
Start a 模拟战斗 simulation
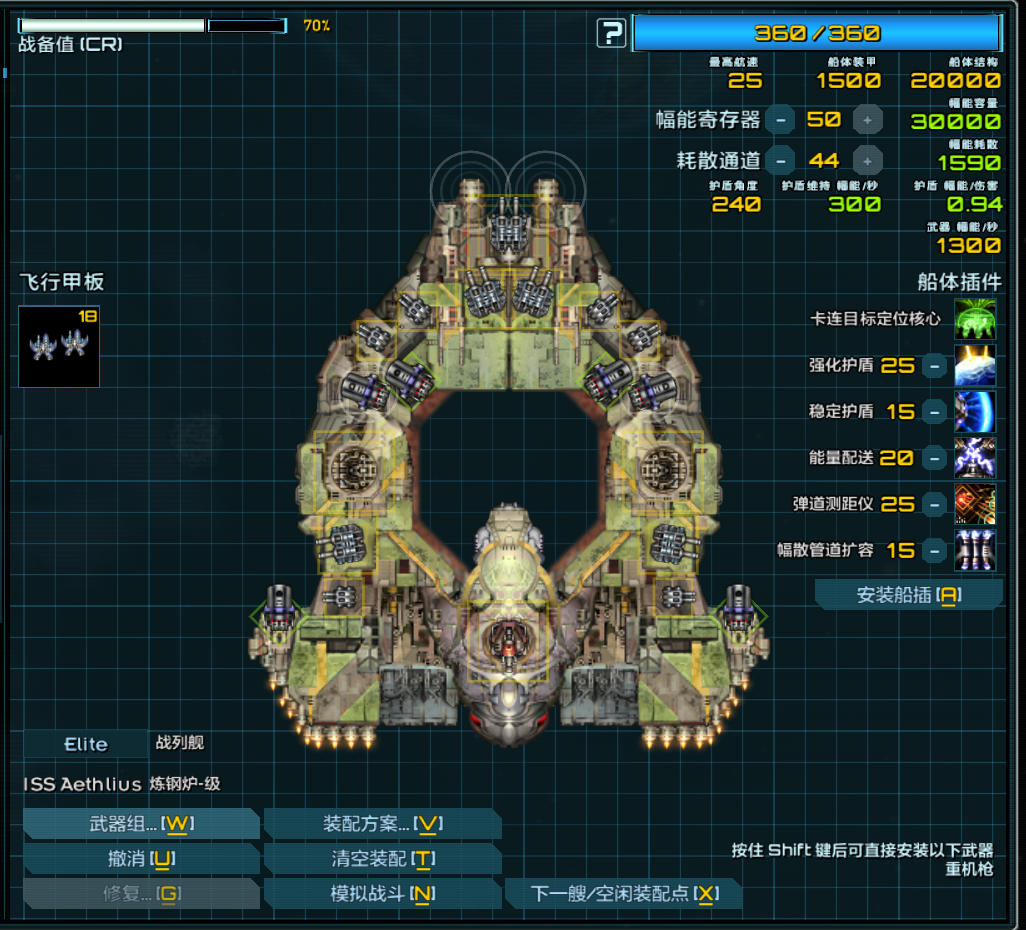tap(382, 894)
